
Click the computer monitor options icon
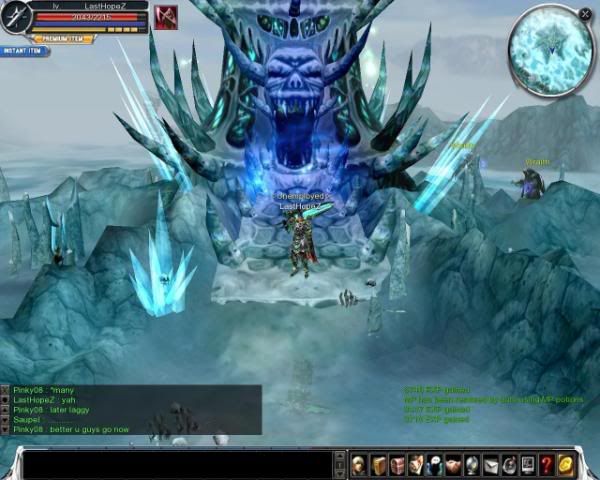point(527,464)
